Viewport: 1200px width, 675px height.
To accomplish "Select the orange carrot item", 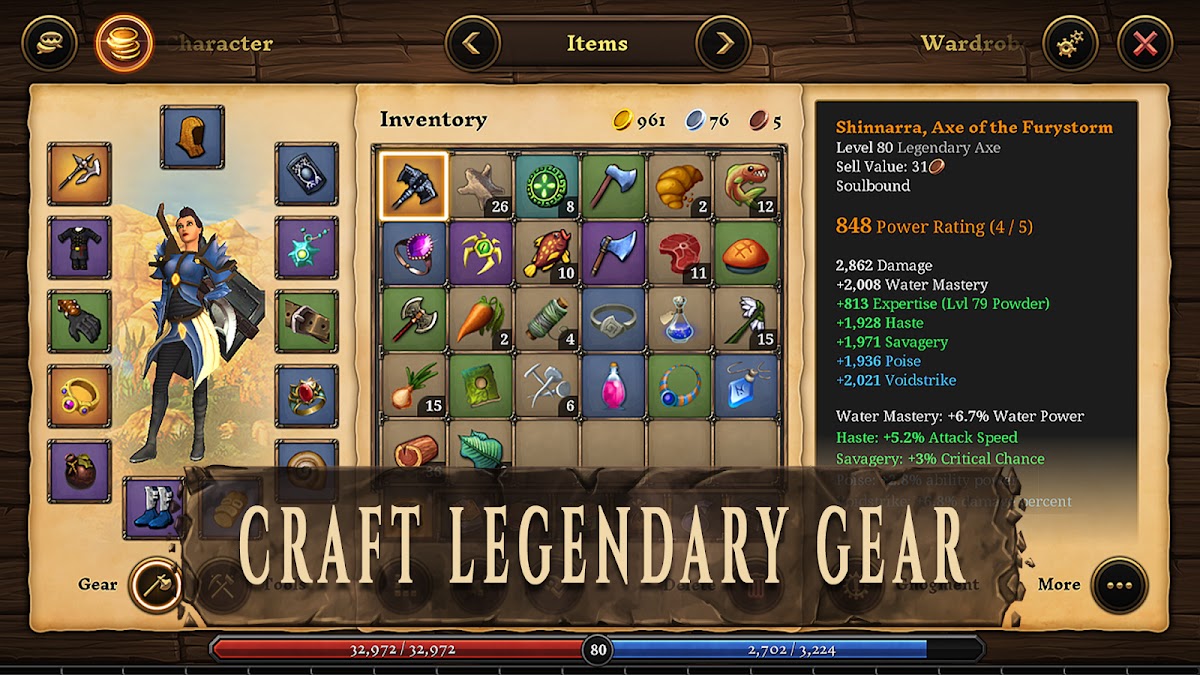I will [480, 319].
